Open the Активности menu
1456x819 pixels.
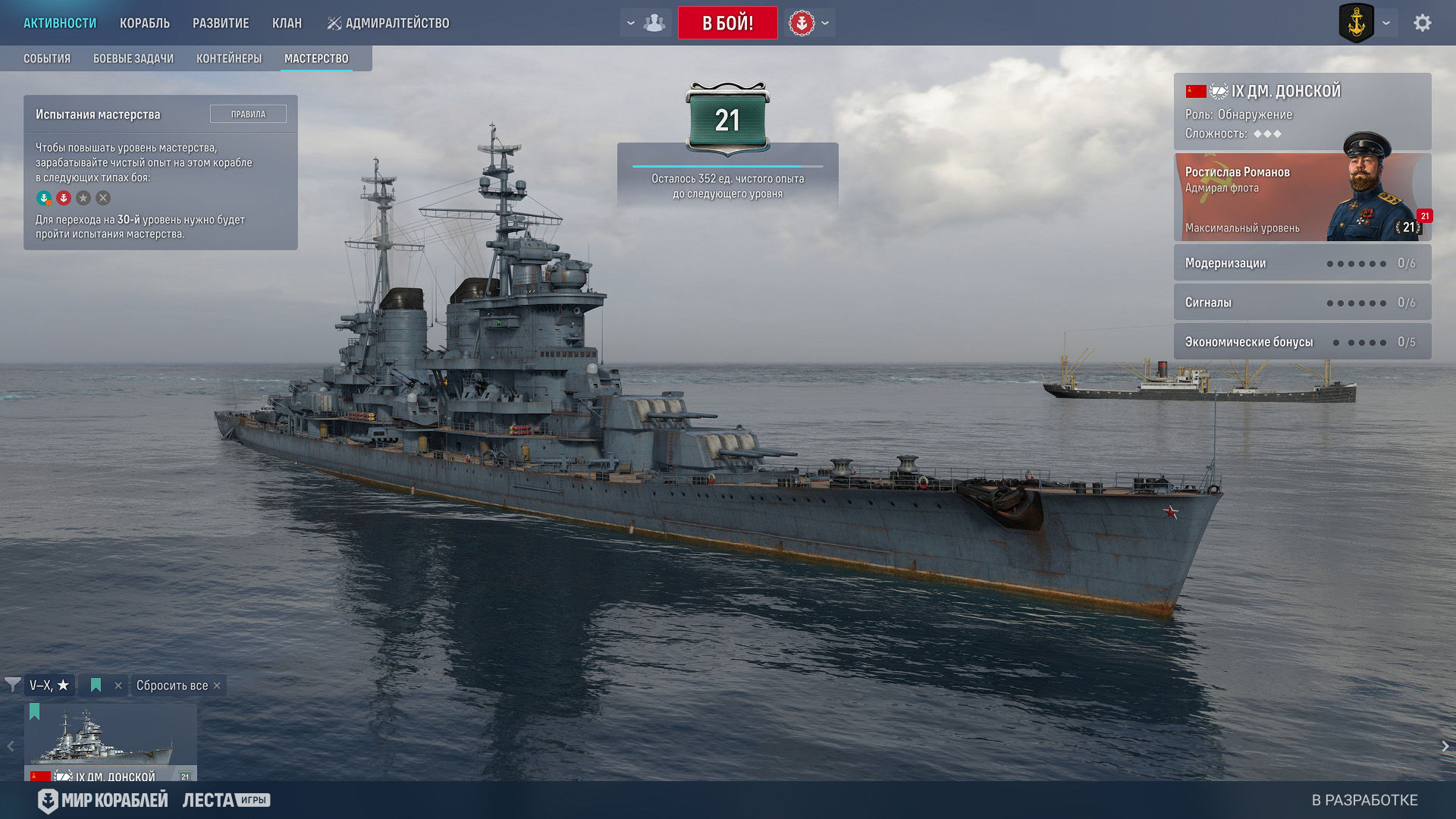click(x=60, y=24)
